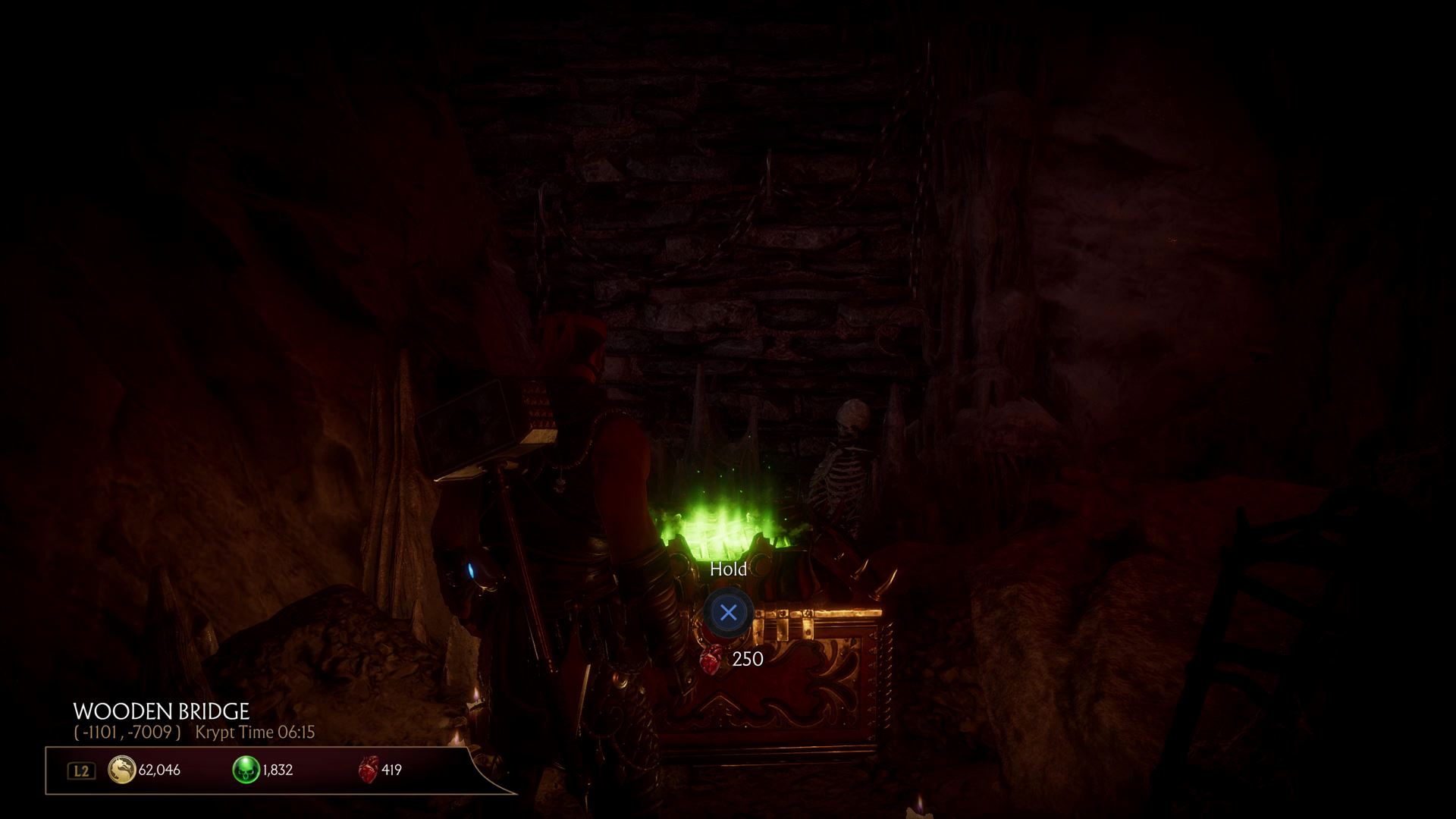Click the gold dragon Koins icon
The width and height of the screenshot is (1456, 819).
pos(121,770)
